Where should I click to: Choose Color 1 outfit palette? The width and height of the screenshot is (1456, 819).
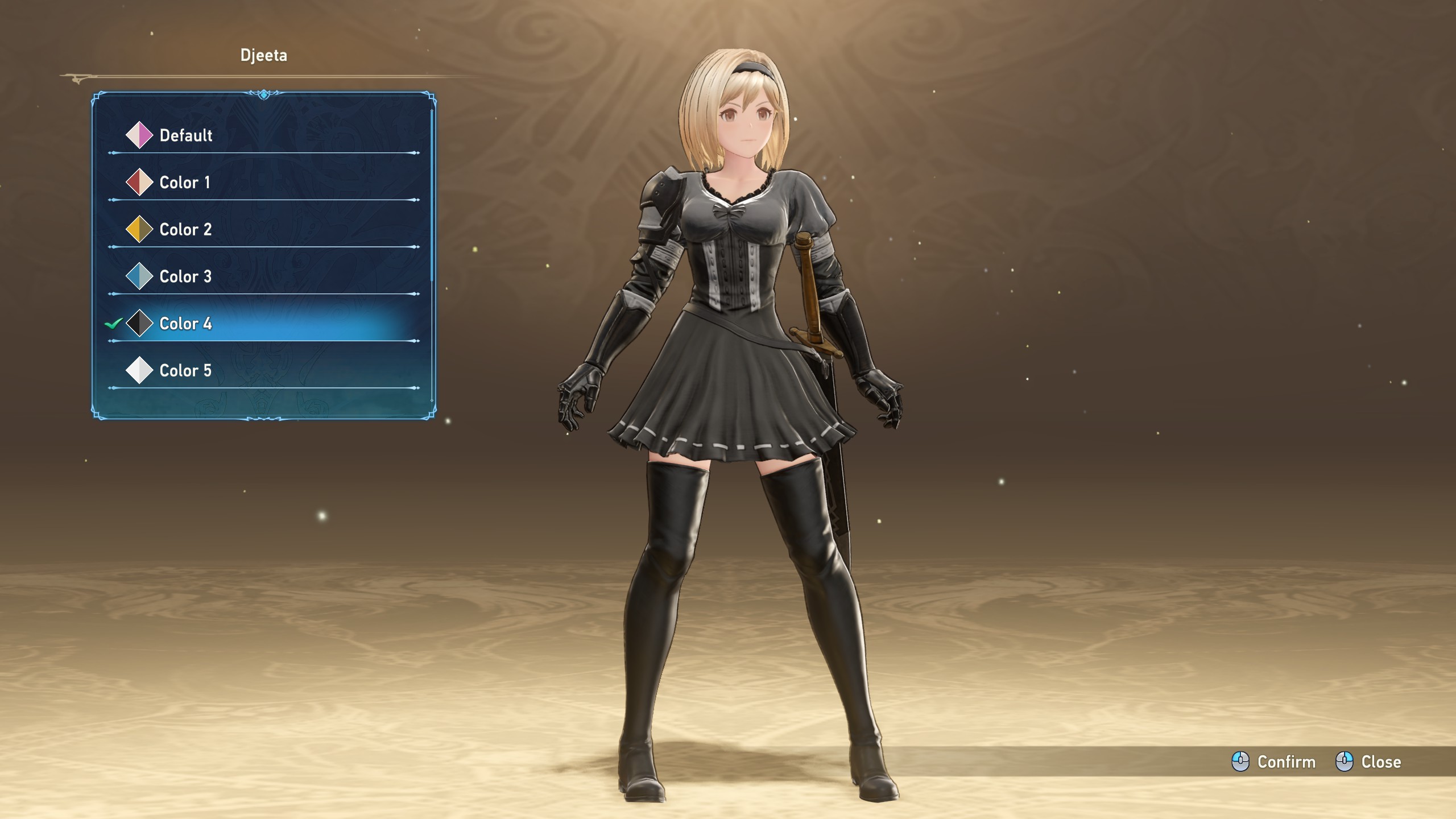(x=184, y=183)
